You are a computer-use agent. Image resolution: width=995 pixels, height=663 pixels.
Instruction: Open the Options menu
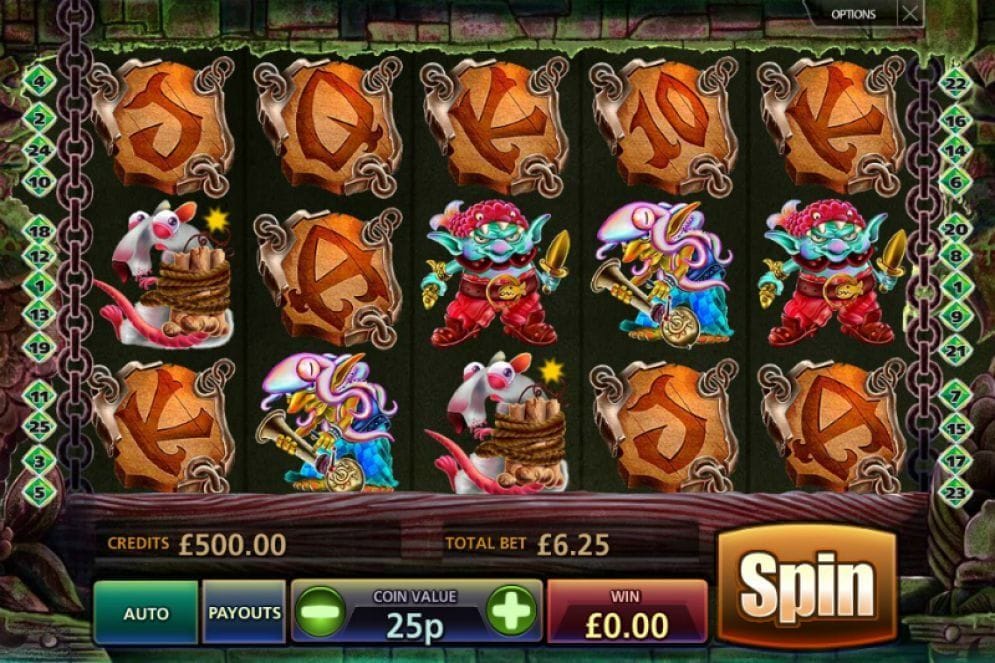coord(853,14)
